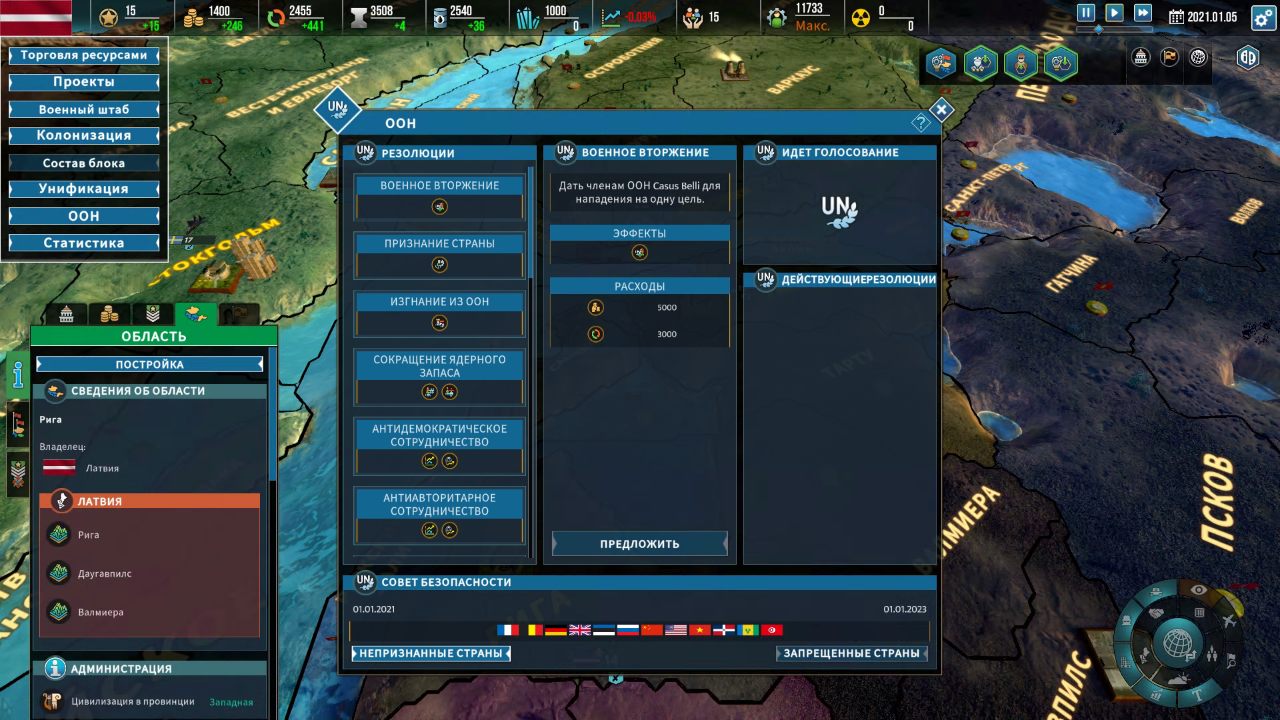Viewport: 1280px width, 720px height.
Task: Fast-forward the game speed
Action: [x=1142, y=13]
